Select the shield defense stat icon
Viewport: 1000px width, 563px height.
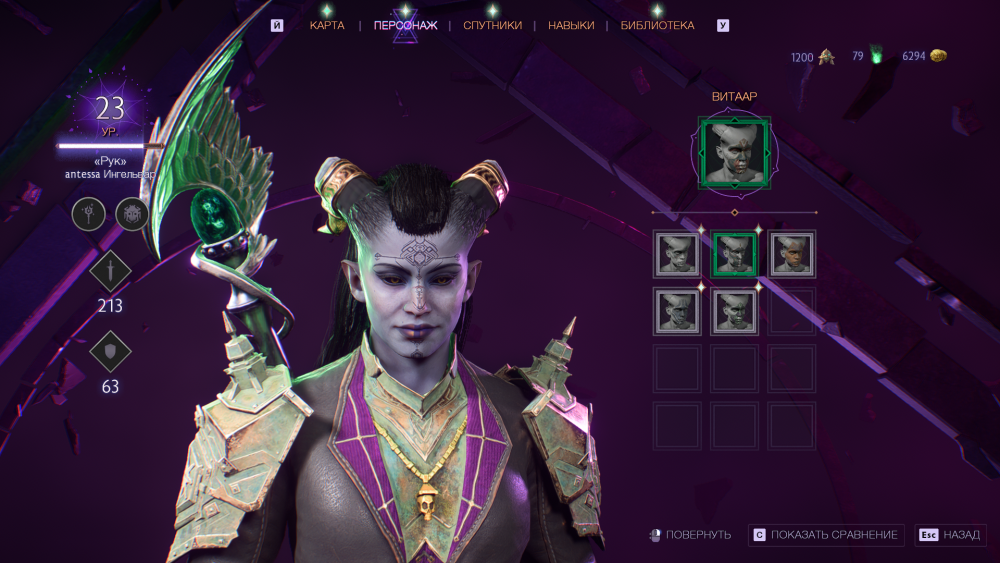click(109, 352)
